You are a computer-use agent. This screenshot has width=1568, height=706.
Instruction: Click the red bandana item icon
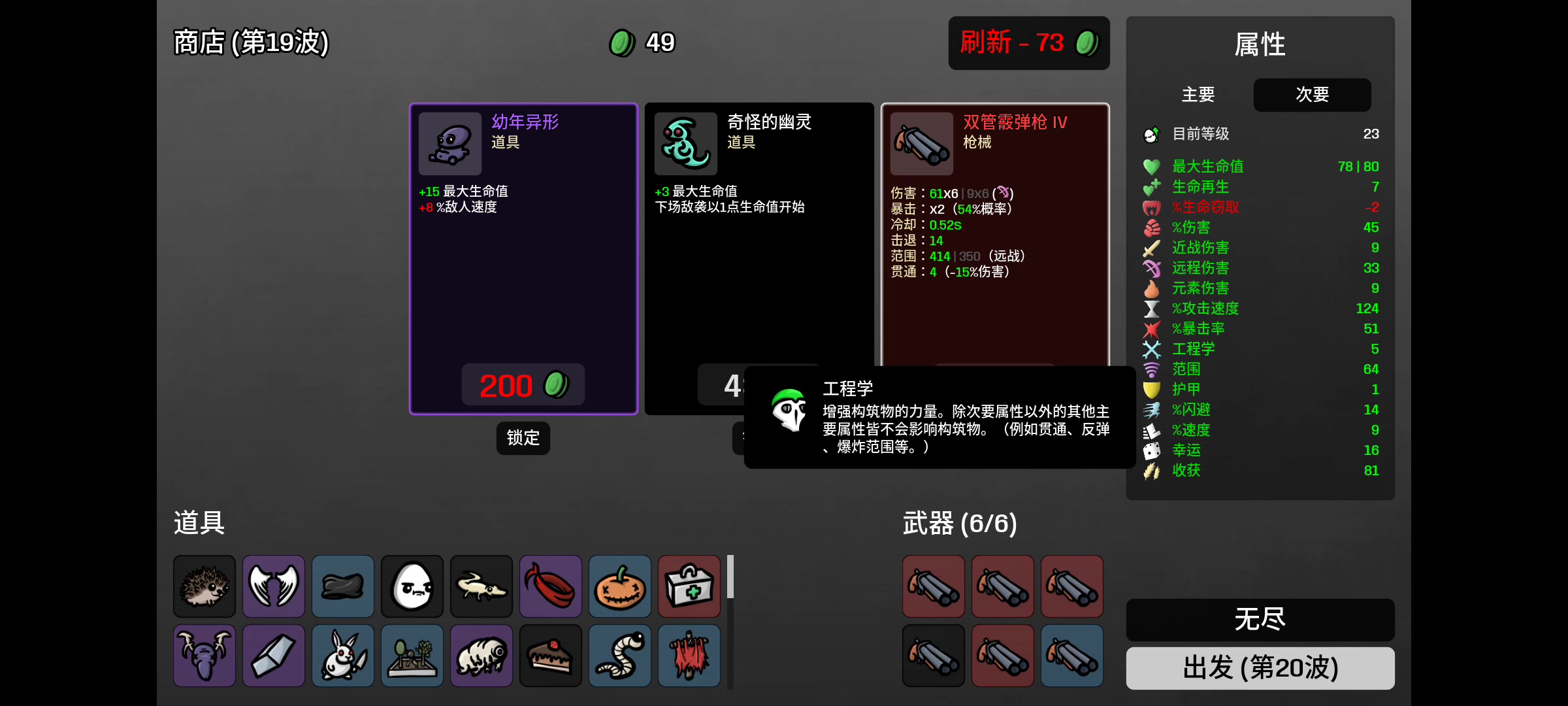coord(549,586)
